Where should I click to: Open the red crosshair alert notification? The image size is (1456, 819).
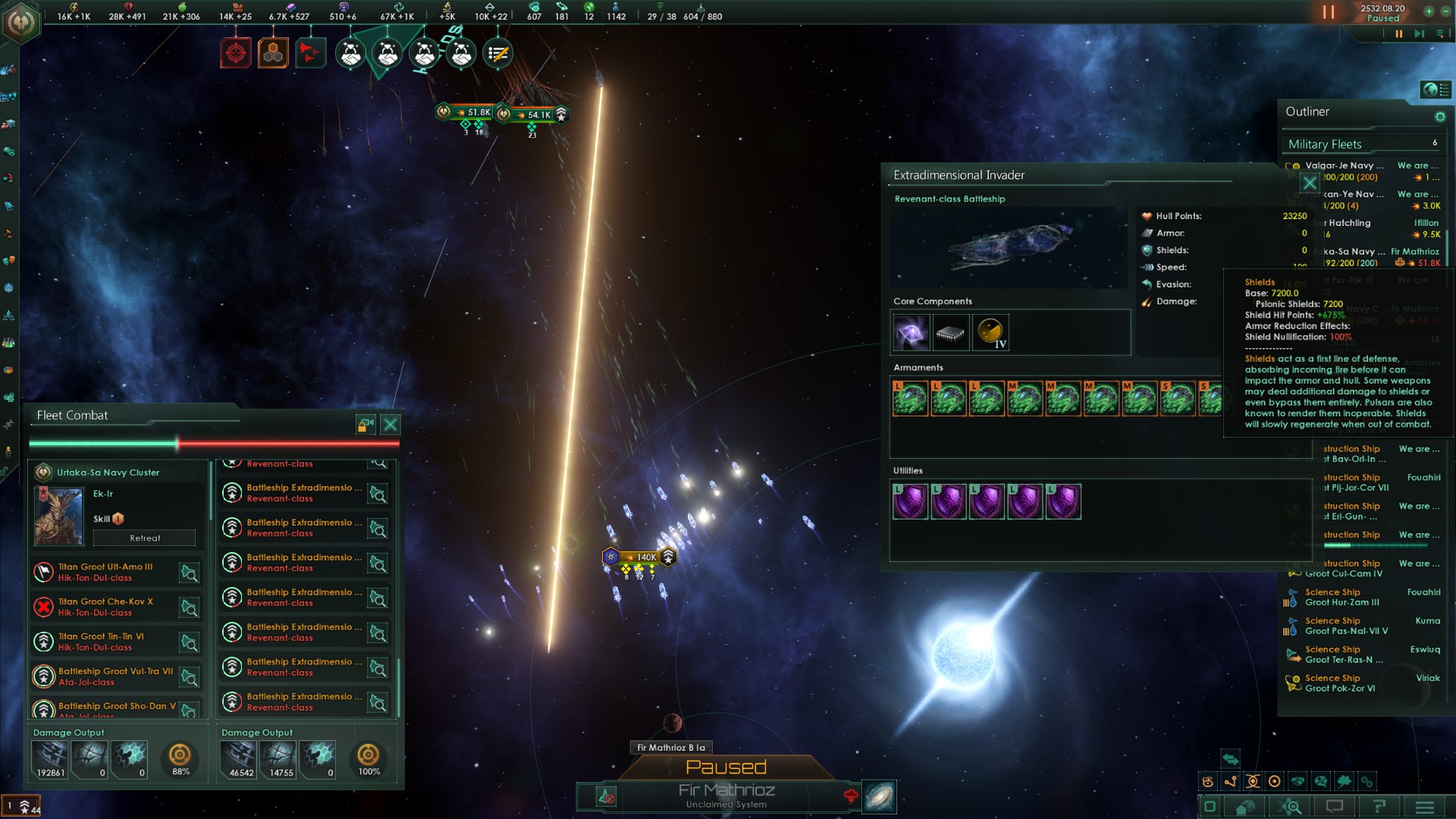tap(236, 53)
